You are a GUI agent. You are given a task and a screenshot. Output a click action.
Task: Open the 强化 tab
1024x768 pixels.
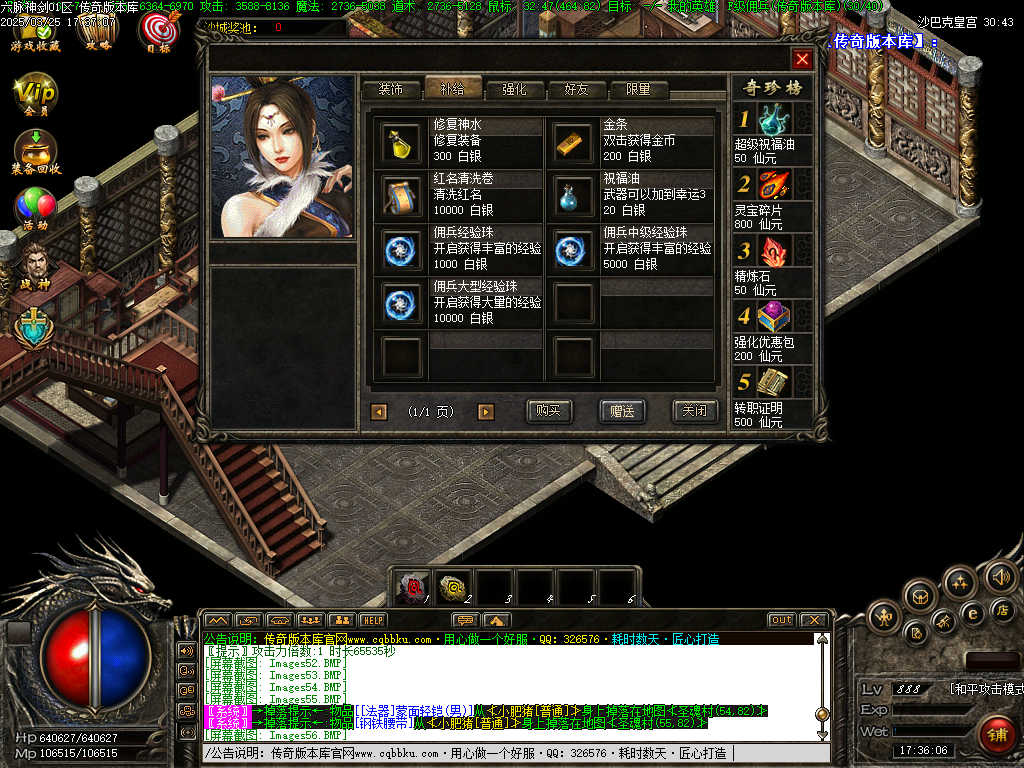click(x=514, y=89)
